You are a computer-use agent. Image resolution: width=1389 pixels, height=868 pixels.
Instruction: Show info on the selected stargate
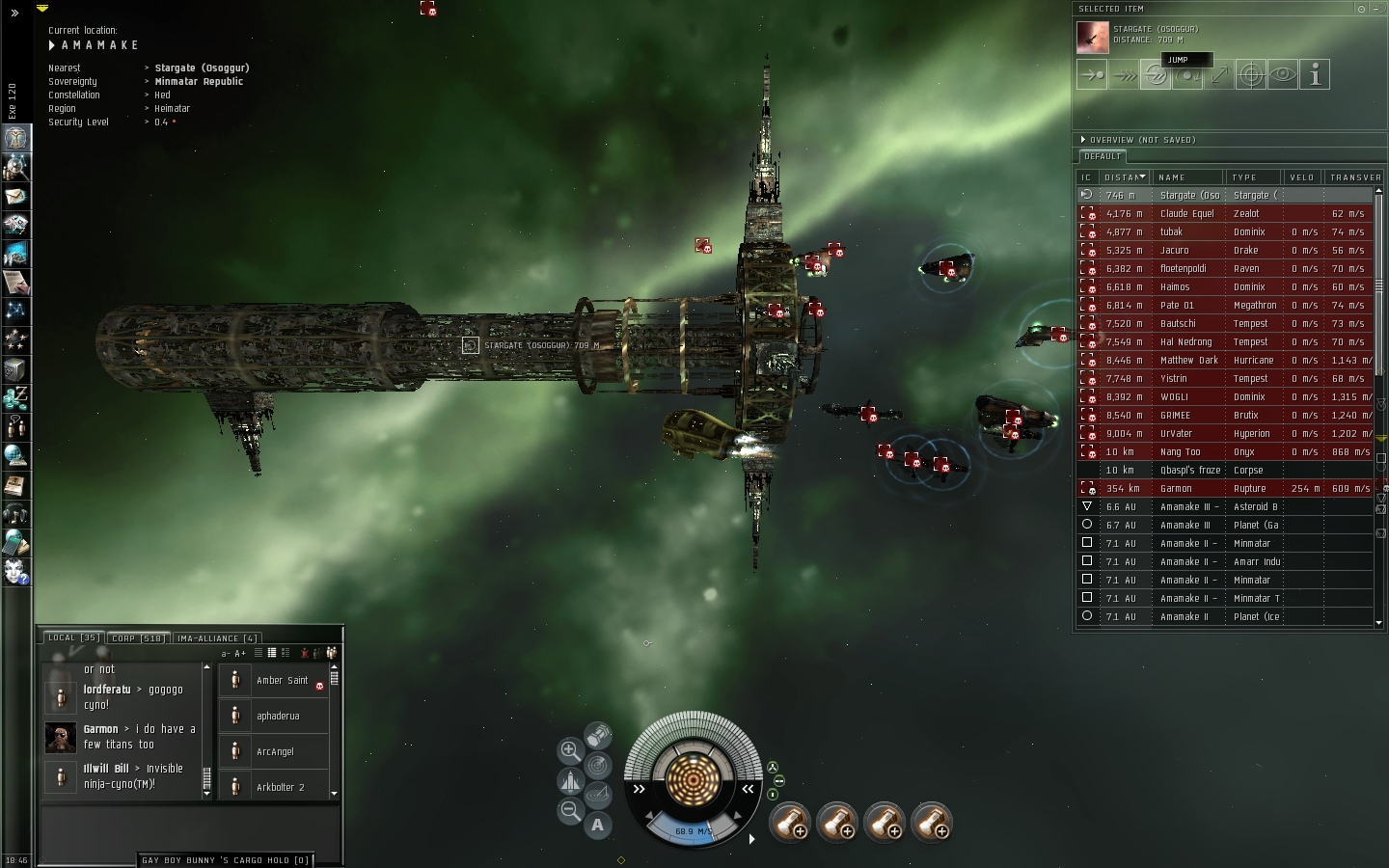click(x=1315, y=75)
